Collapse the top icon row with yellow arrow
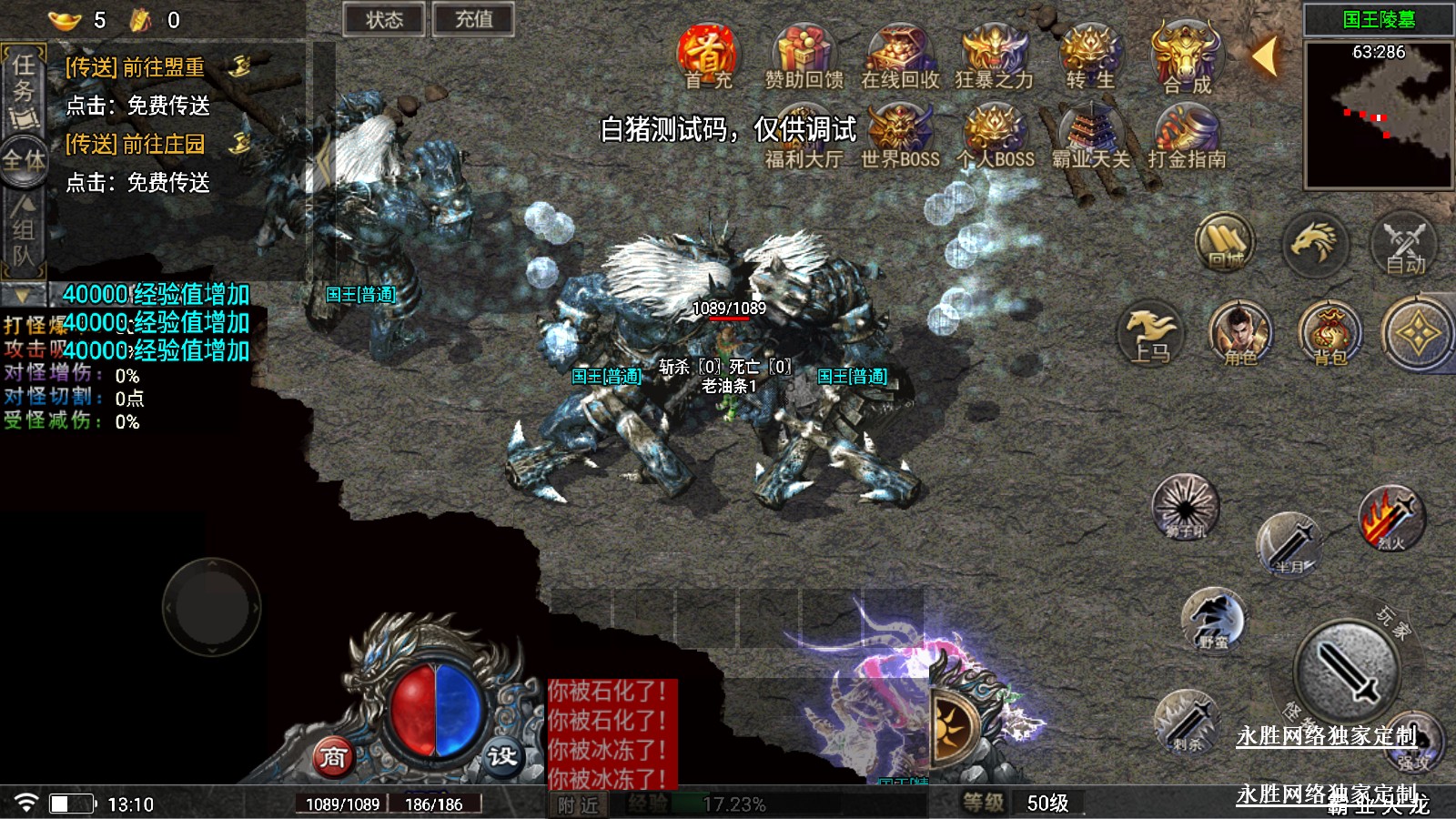This screenshot has height=819, width=1456. [x=1265, y=56]
